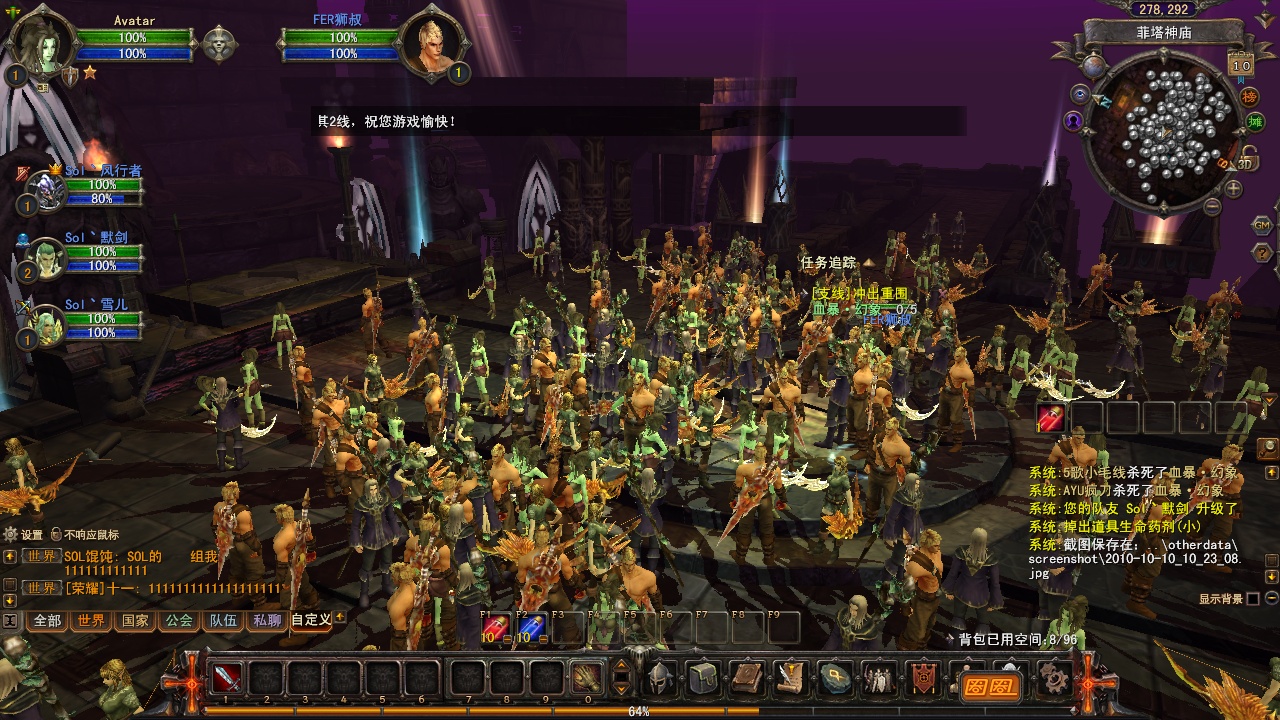The image size is (1280, 720).
Task: Open the backpack inventory icon
Action: point(703,678)
